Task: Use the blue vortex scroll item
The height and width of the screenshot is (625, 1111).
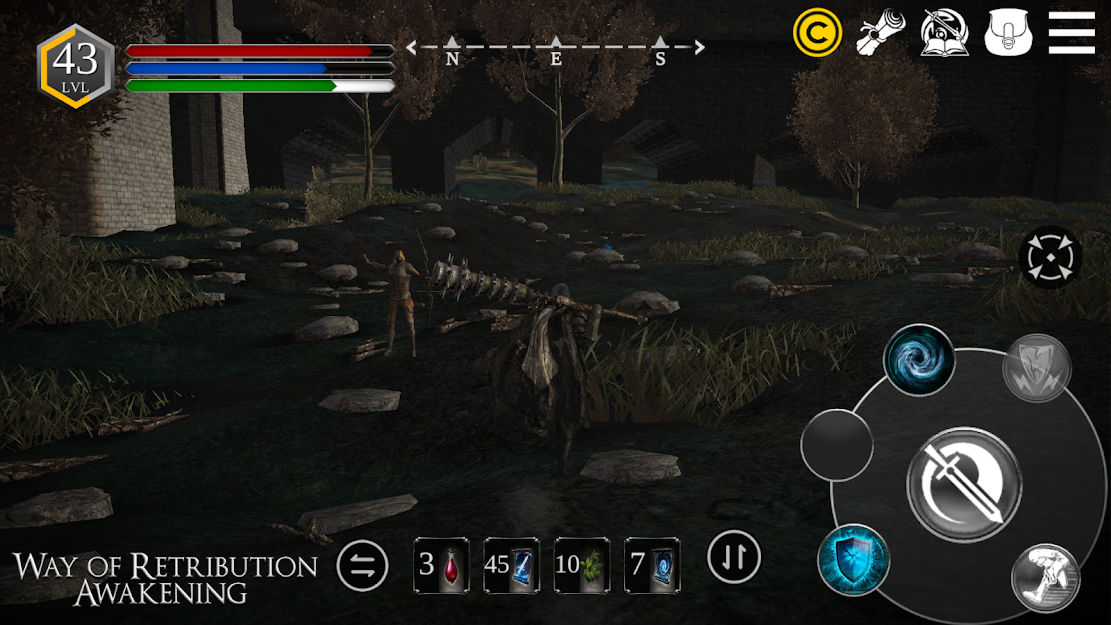Action: [x=652, y=566]
